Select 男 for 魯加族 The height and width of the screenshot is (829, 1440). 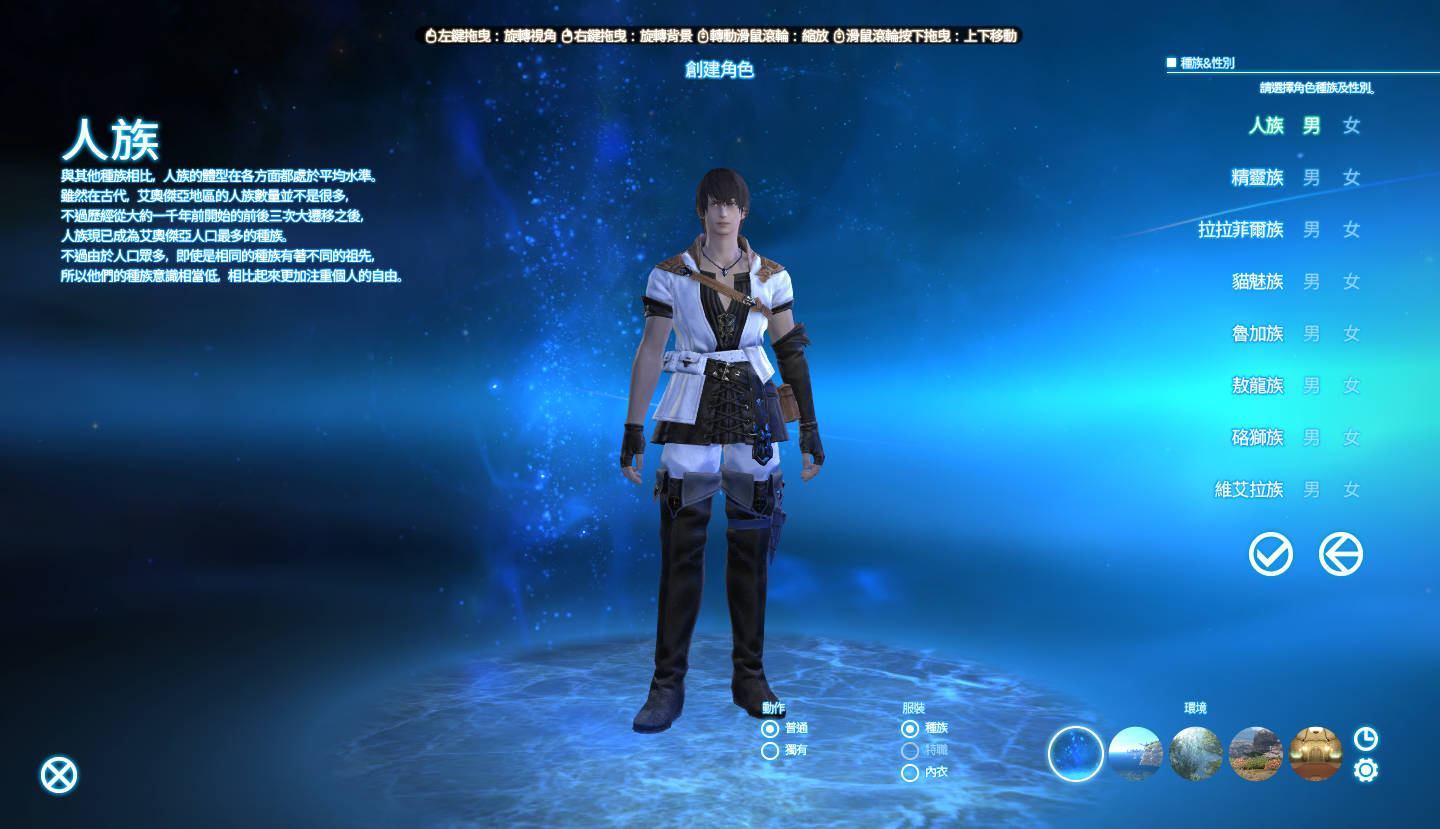tap(1311, 334)
